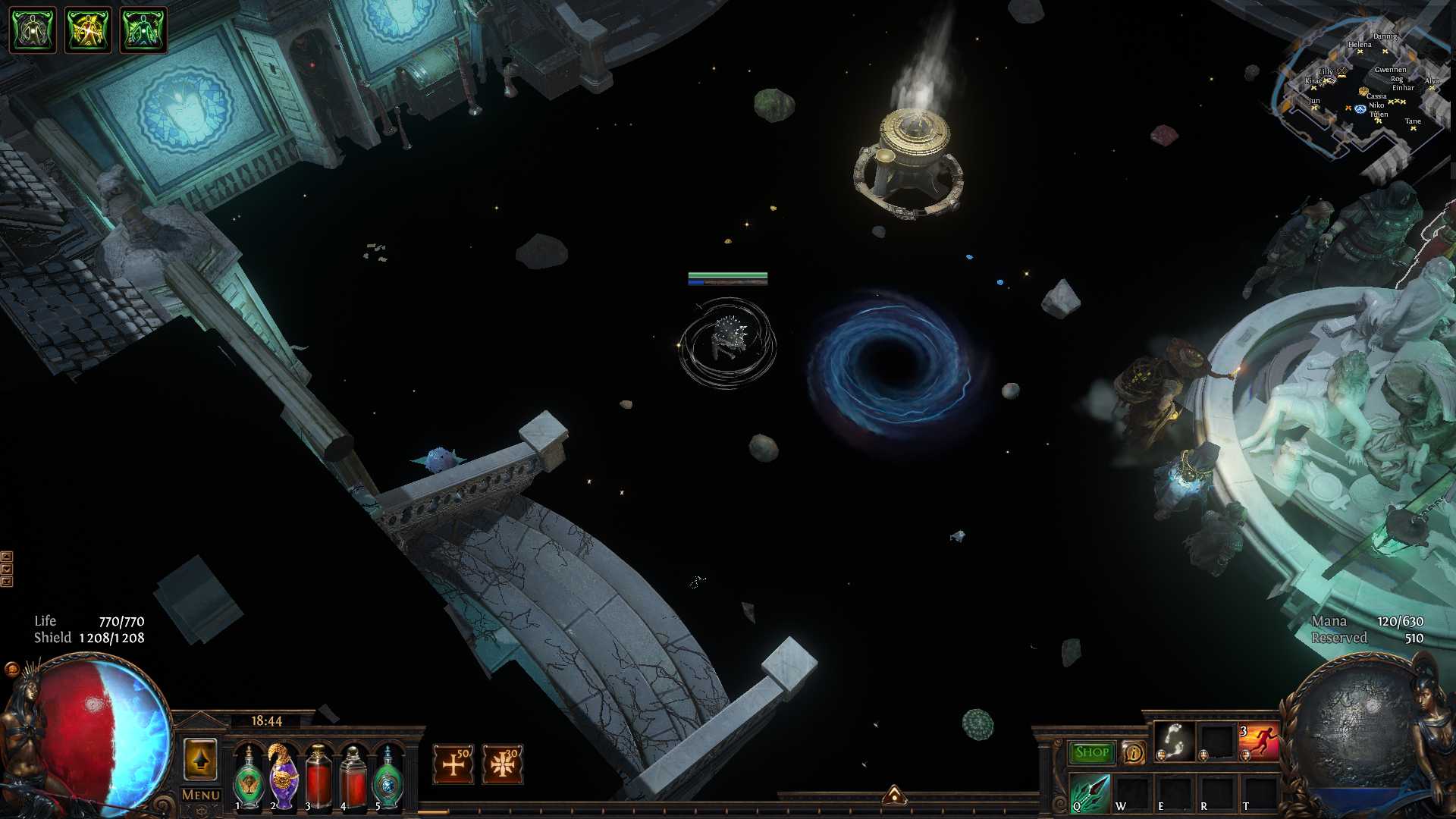
Task: Use the green flask with blue gem
Action: click(388, 778)
